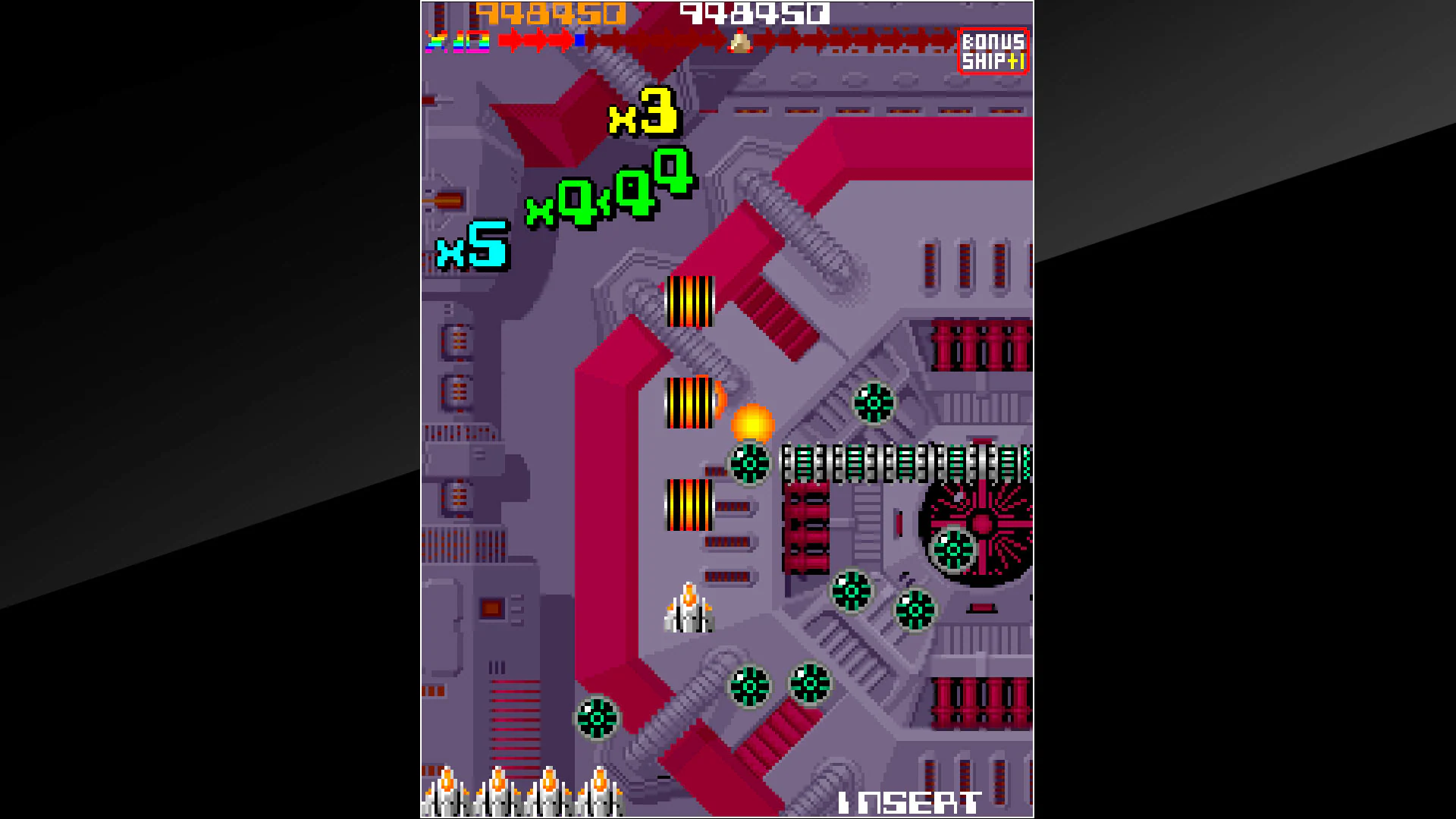Select the rightmost reserve ship icon
This screenshot has width=1456, height=819.
click(x=598, y=796)
